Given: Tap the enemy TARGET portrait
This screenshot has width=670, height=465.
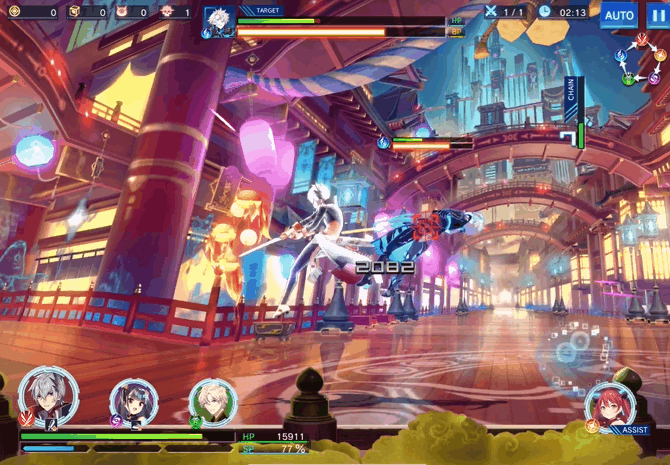Looking at the screenshot, I should point(218,21).
